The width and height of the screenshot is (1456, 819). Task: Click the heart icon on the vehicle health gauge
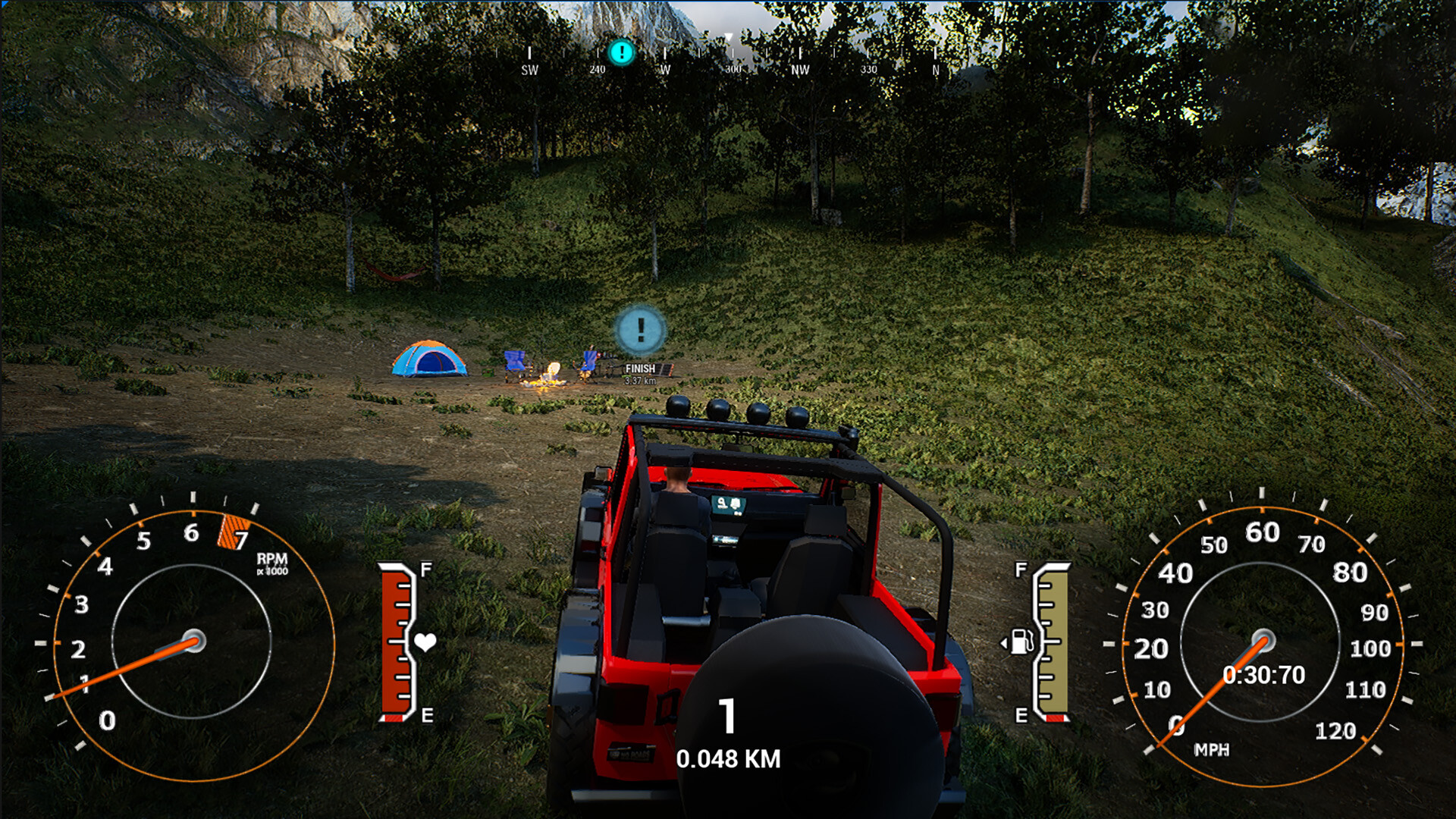click(425, 639)
